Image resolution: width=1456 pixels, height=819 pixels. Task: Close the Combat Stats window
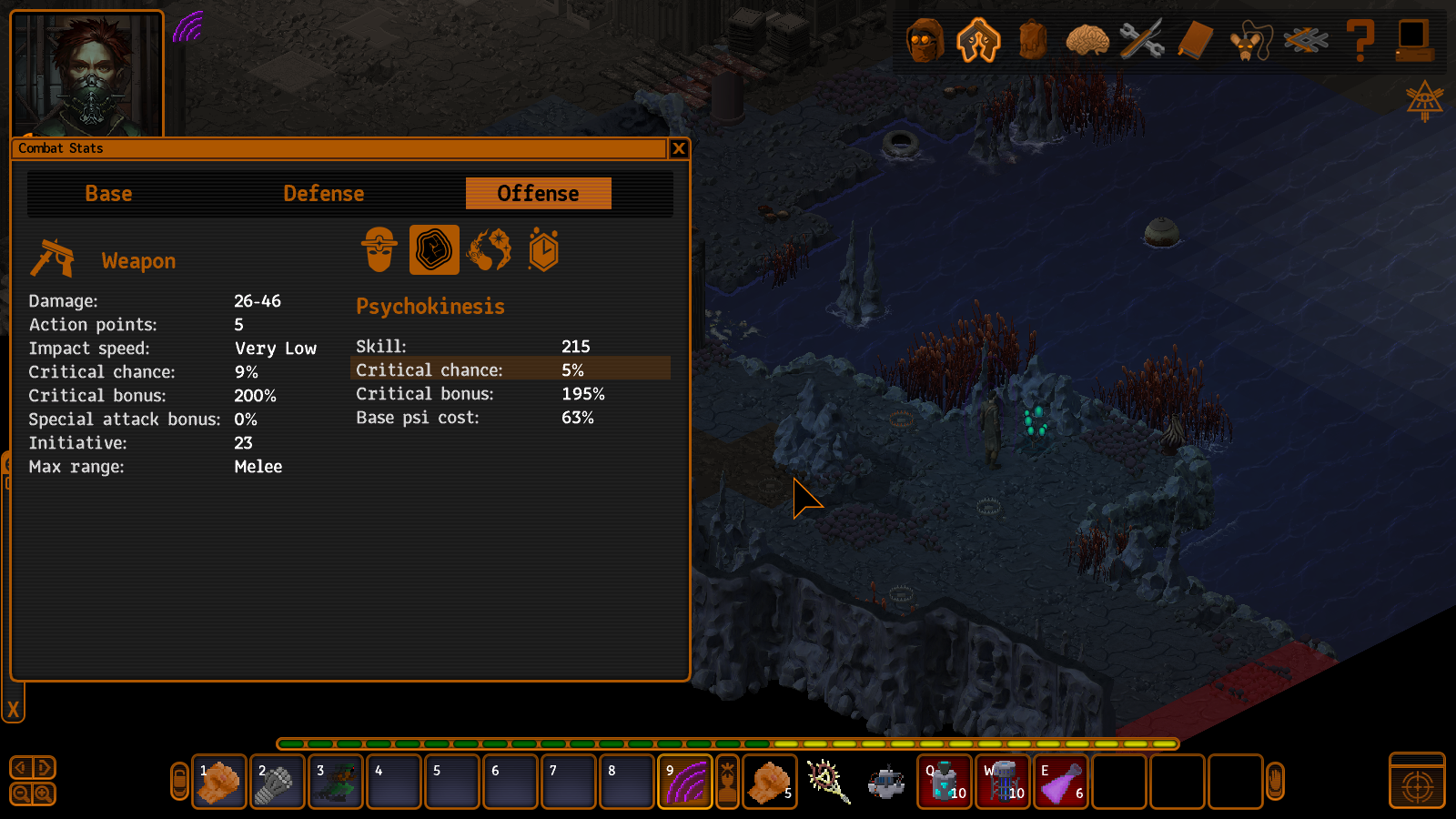pos(679,148)
